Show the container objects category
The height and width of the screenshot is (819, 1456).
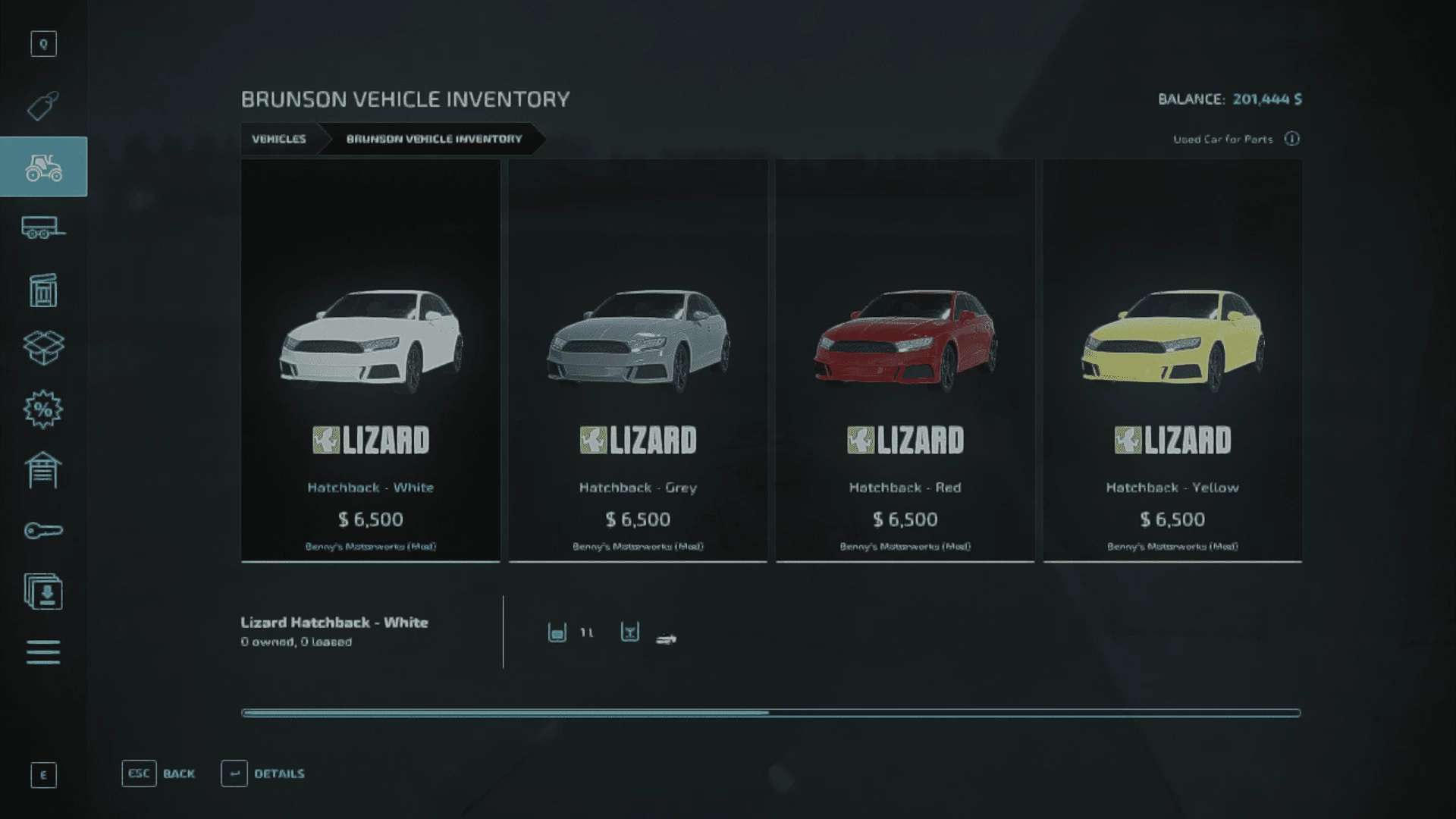[x=43, y=290]
